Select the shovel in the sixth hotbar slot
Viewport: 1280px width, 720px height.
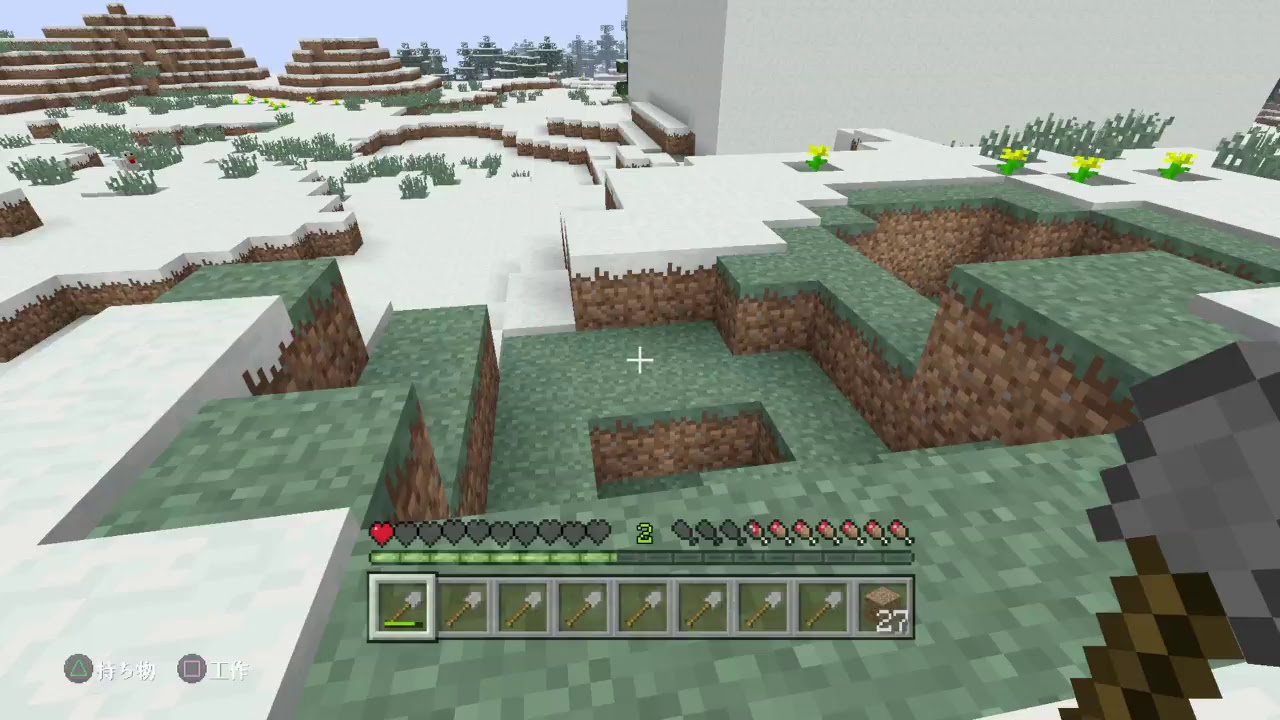[701, 604]
